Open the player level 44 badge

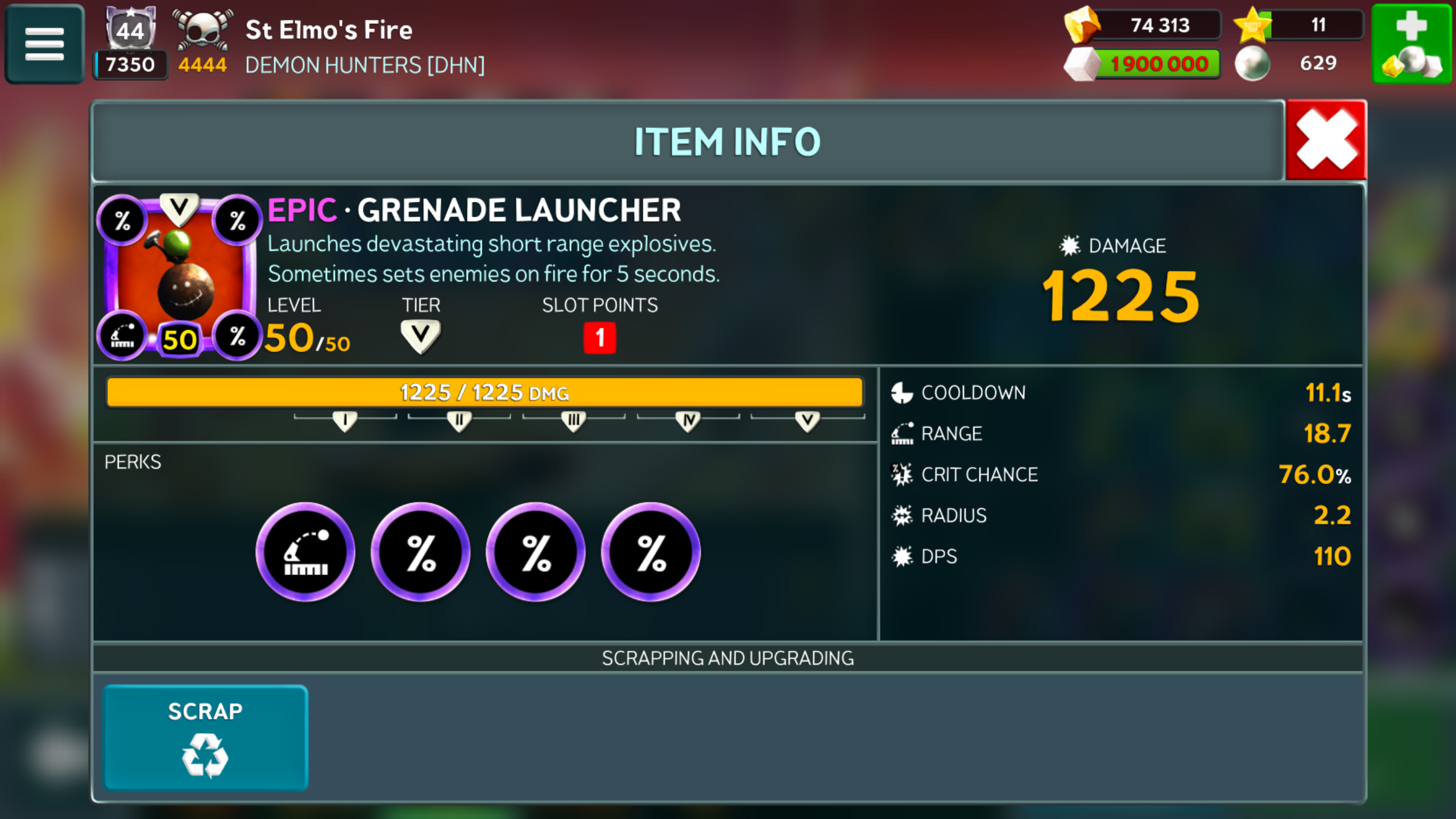(130, 30)
